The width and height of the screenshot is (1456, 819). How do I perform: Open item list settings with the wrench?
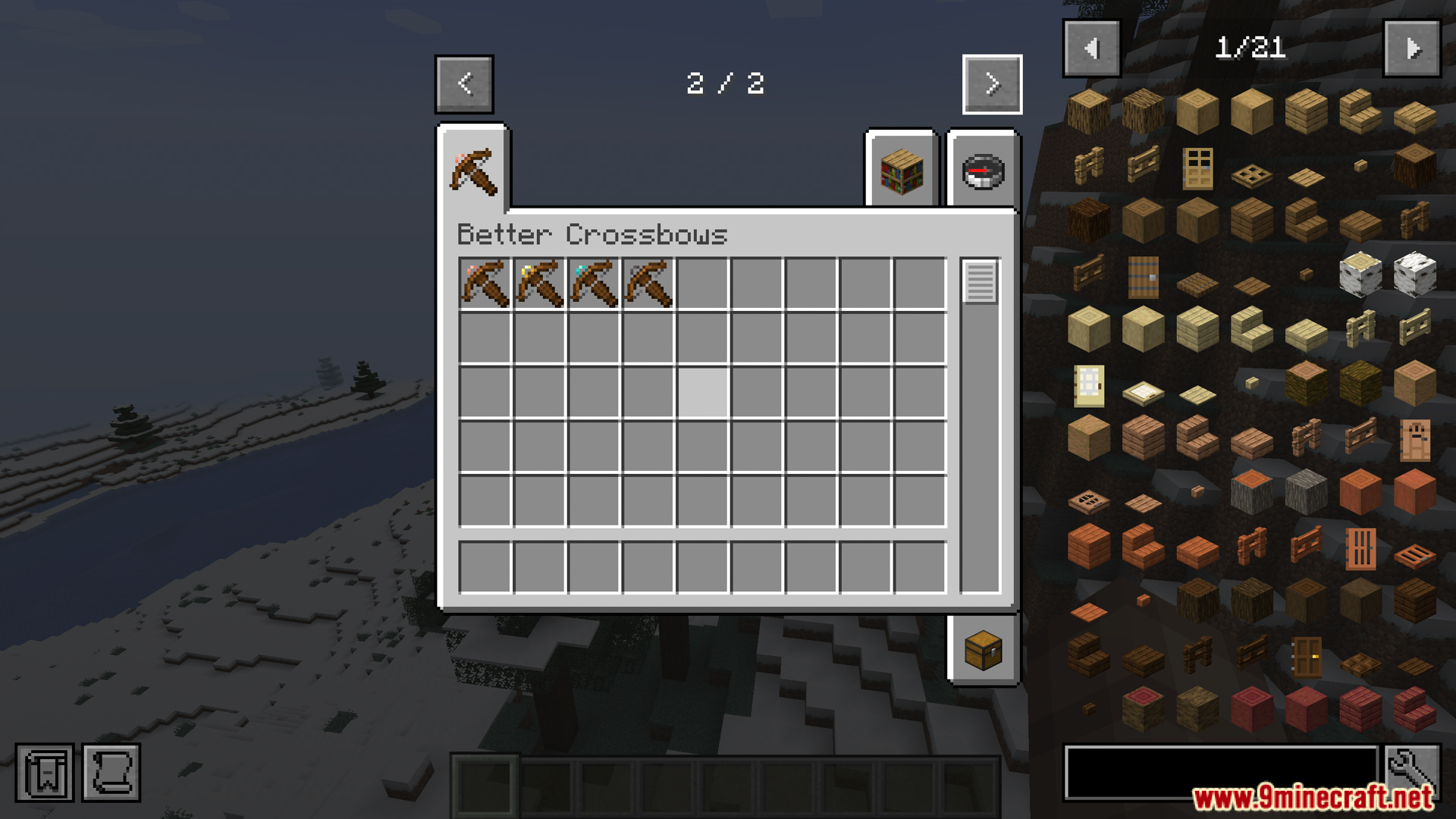tap(1412, 772)
